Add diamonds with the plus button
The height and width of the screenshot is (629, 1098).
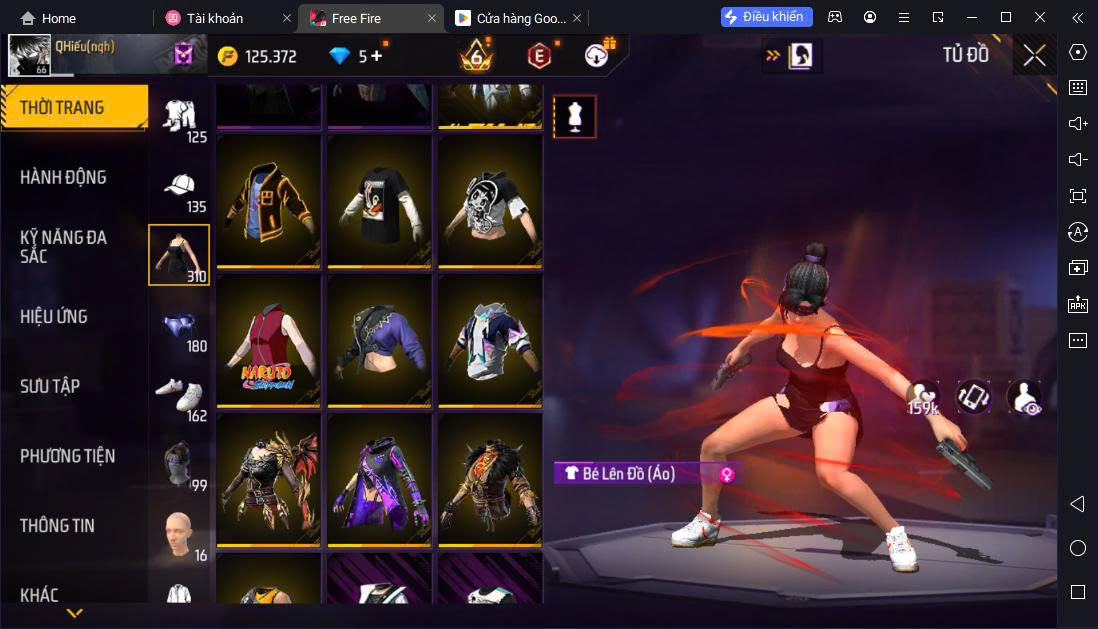pyautogui.click(x=377, y=56)
